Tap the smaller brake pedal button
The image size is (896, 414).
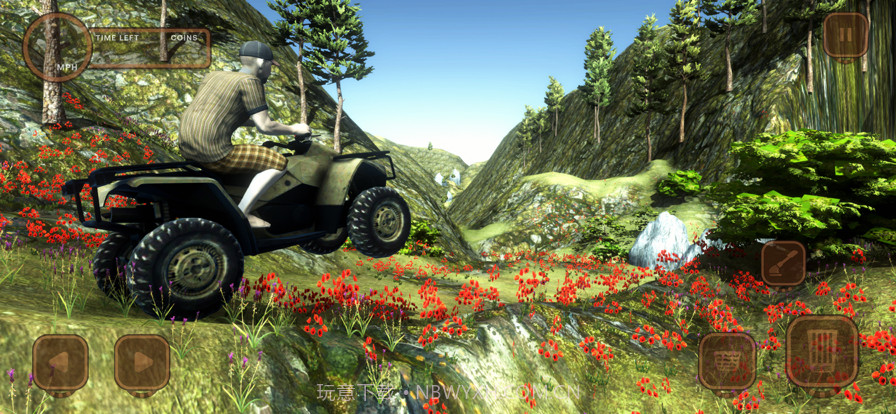tap(727, 360)
